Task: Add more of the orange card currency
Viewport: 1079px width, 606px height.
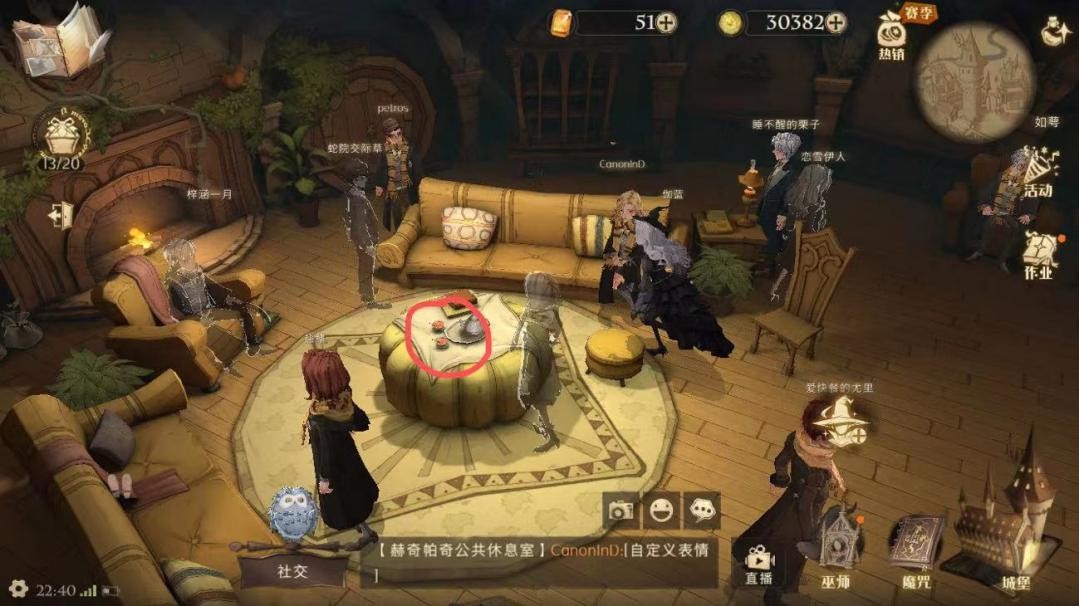Action: pos(666,22)
